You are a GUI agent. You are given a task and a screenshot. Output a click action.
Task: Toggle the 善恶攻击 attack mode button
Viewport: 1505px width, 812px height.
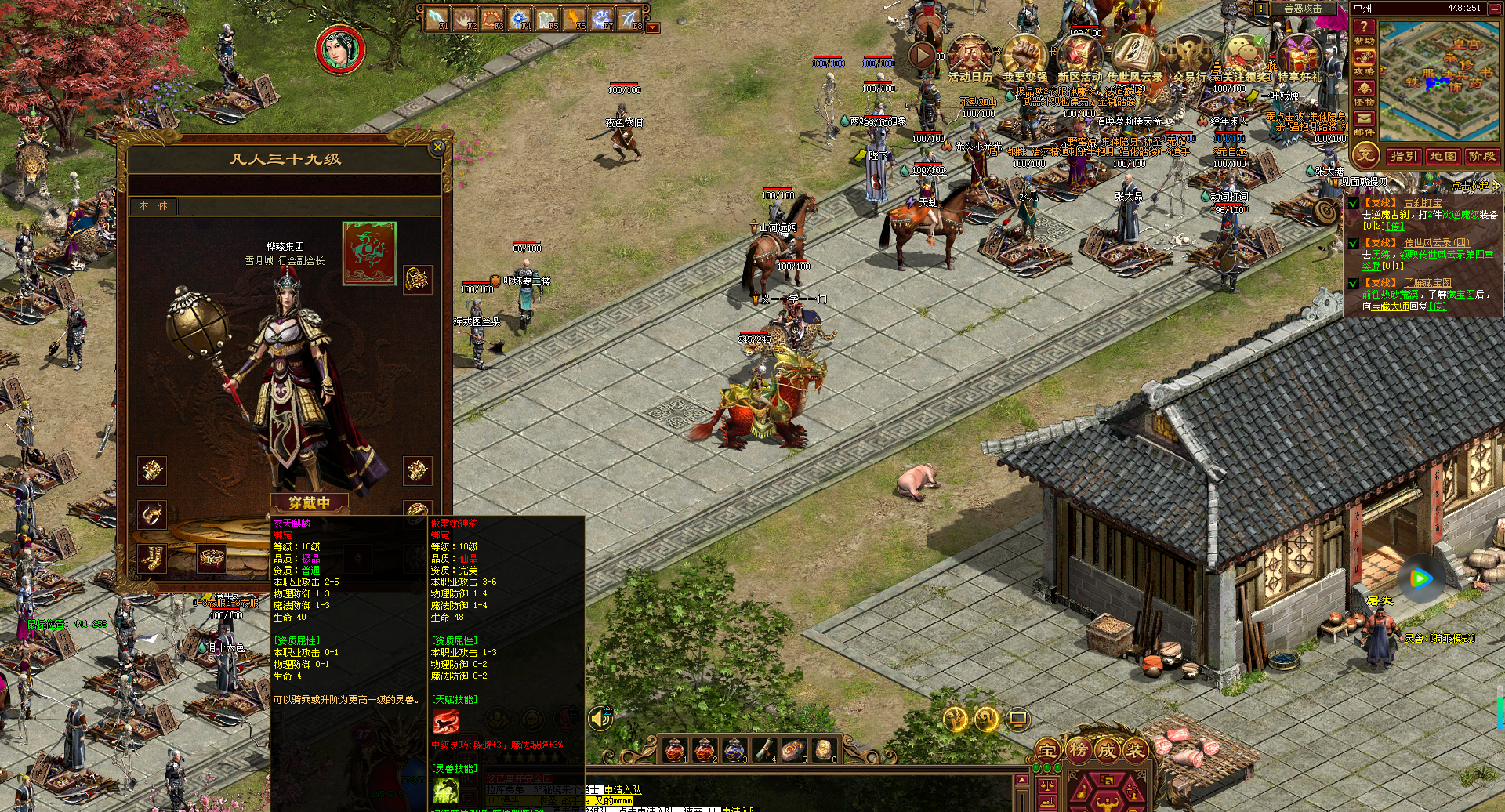tap(1302, 8)
